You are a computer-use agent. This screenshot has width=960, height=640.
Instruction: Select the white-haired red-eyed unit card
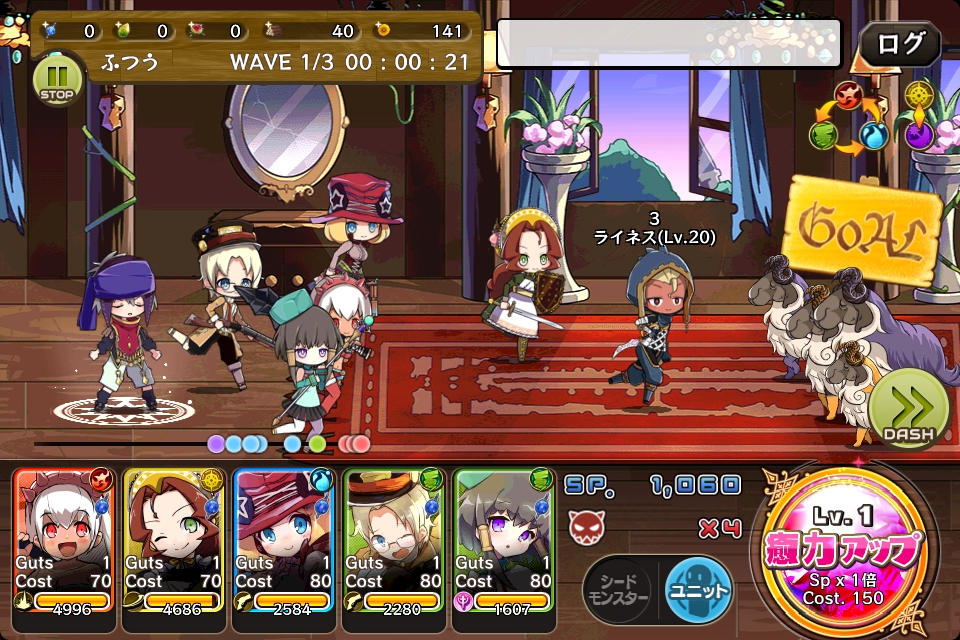pyautogui.click(x=64, y=540)
